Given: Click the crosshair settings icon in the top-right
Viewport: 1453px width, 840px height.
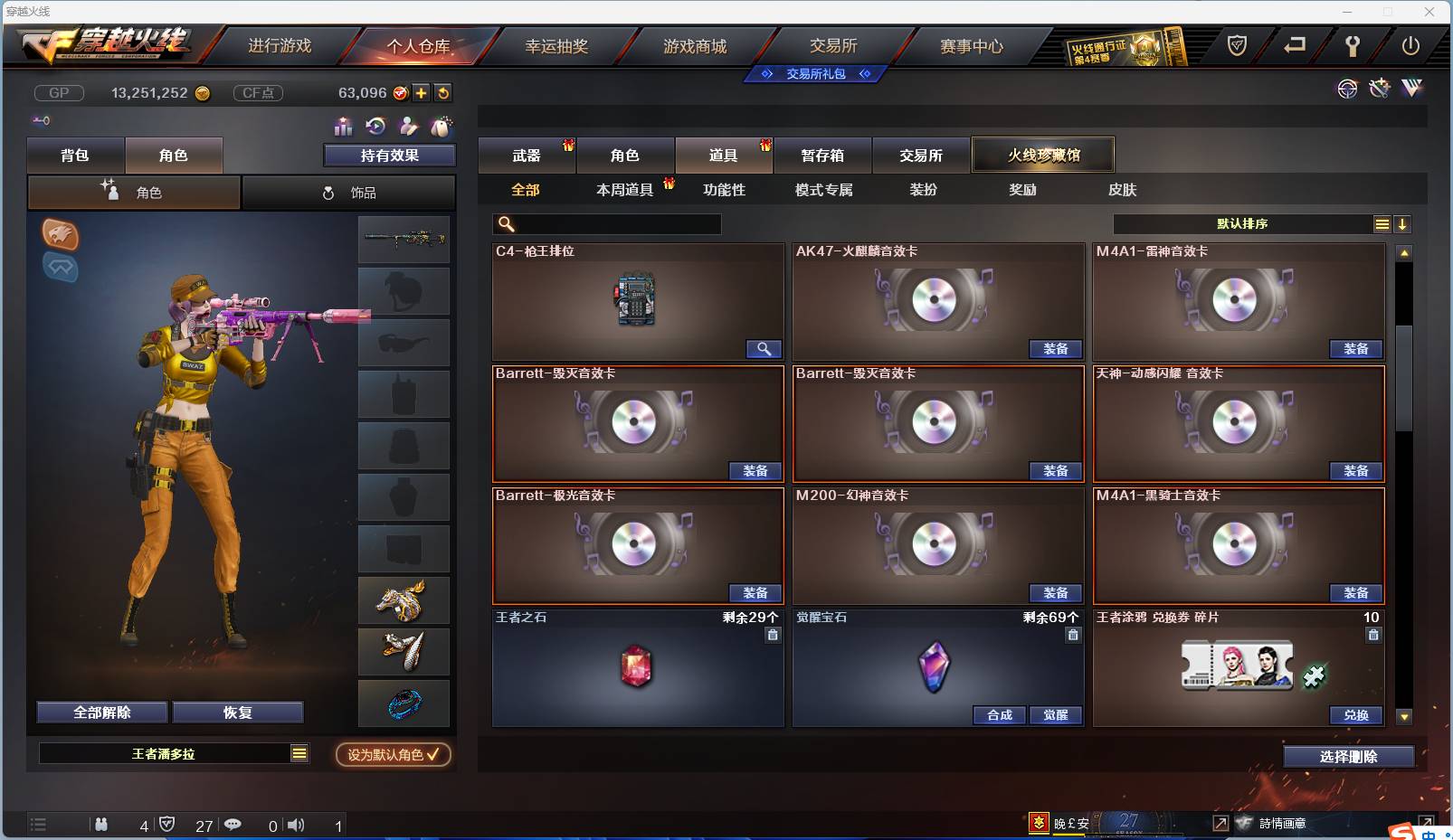Looking at the screenshot, I should pos(1347,89).
